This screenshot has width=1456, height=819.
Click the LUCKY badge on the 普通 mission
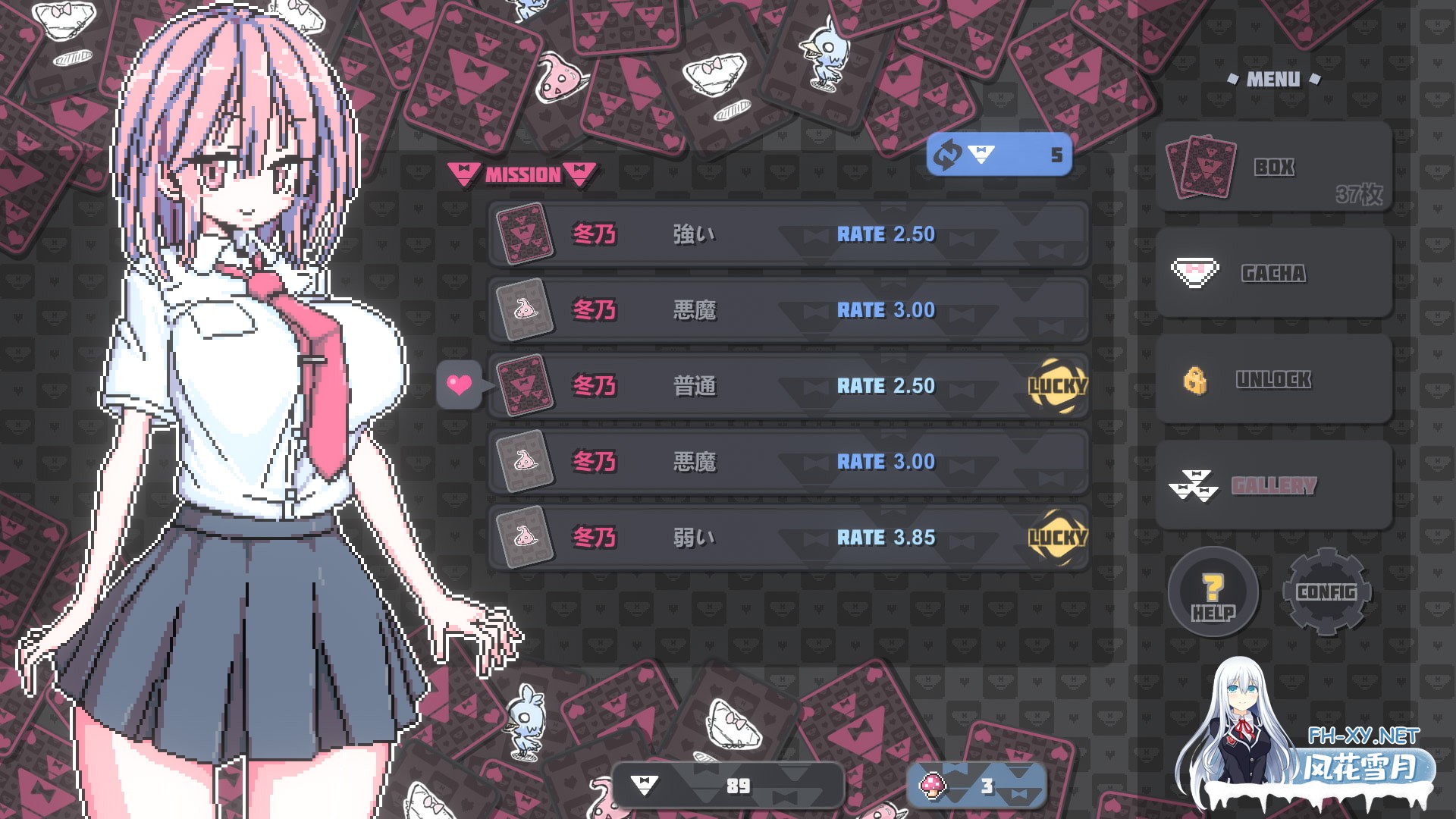pyautogui.click(x=1059, y=385)
